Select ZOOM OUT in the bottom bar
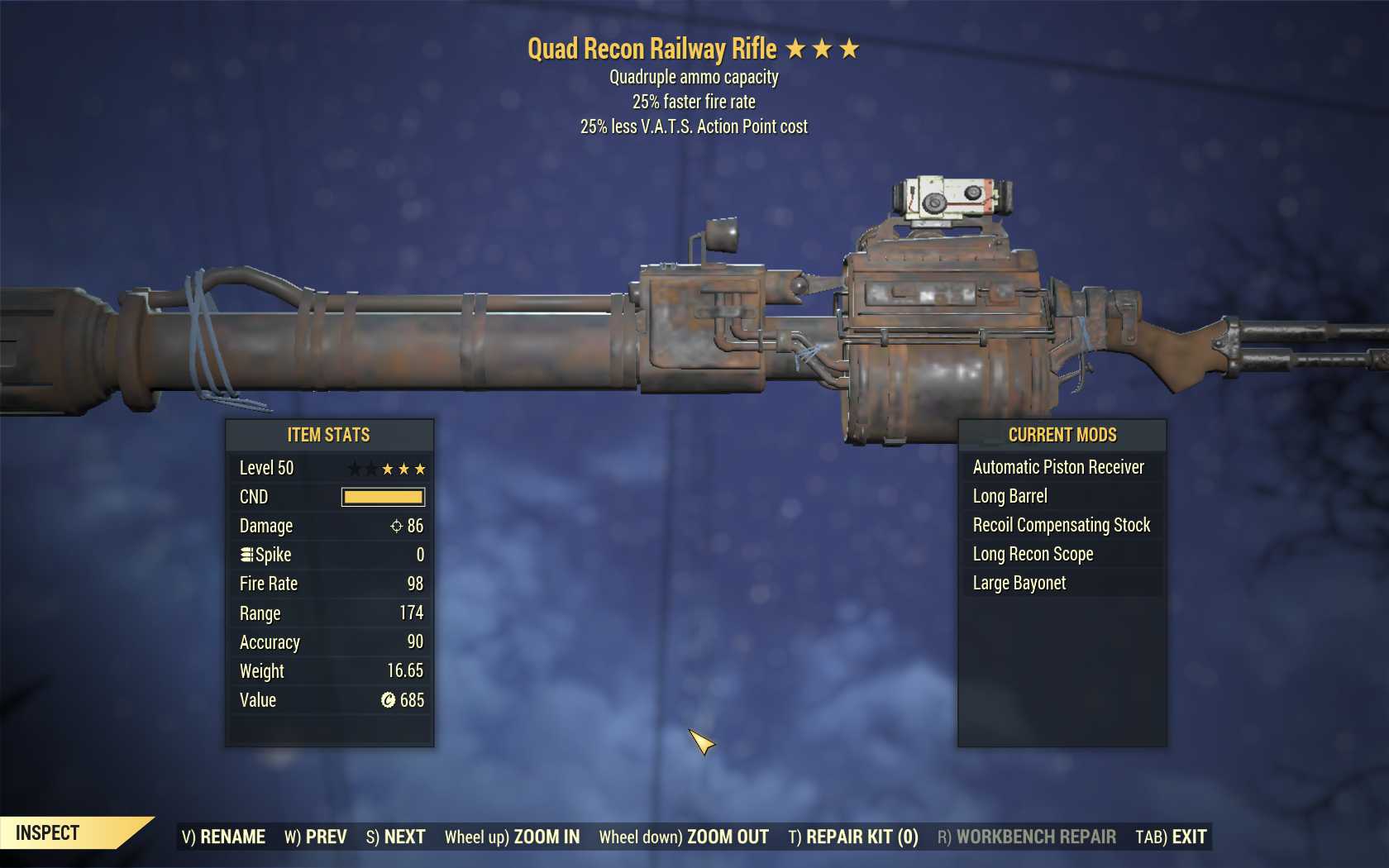 point(684,837)
